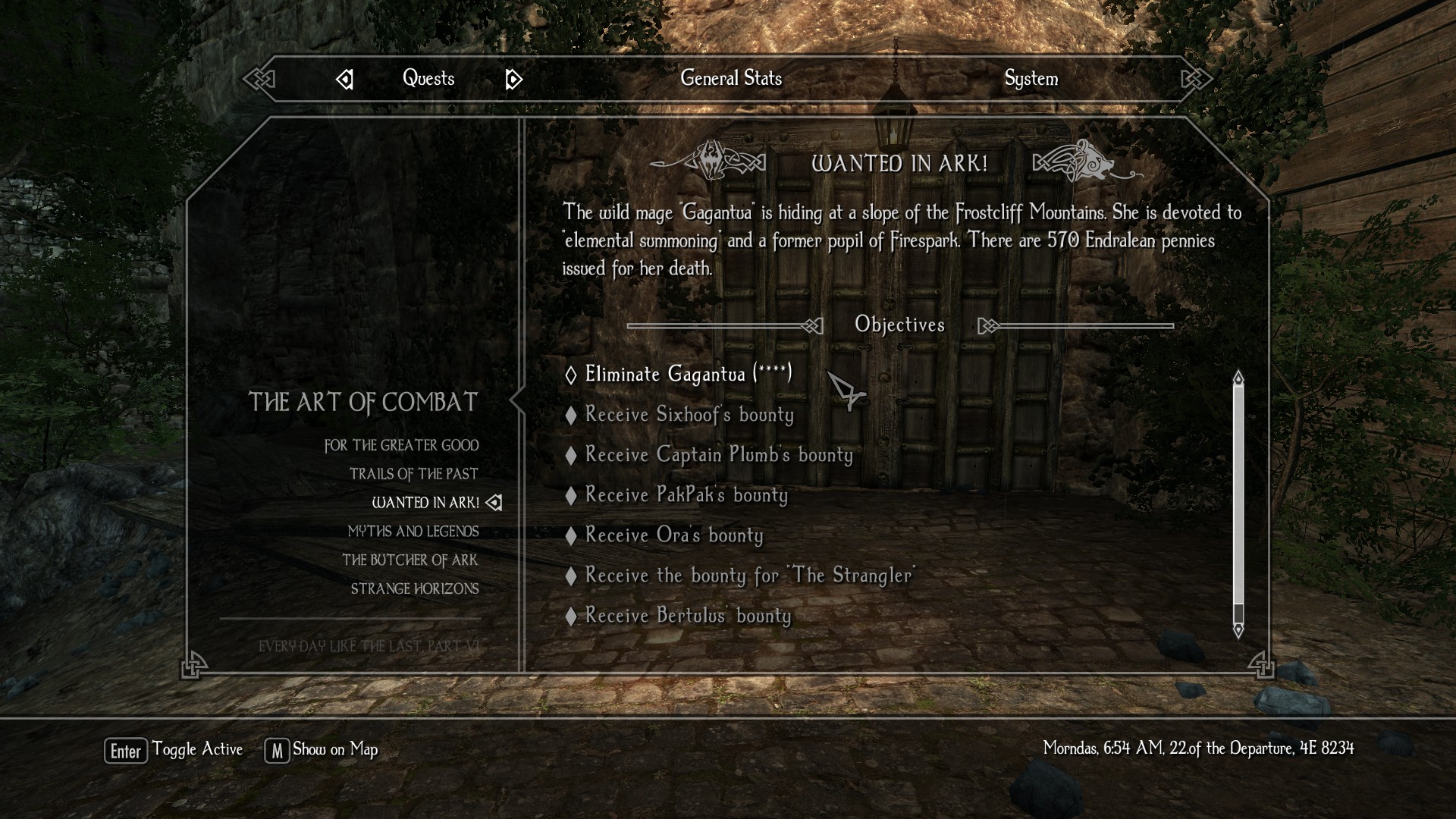This screenshot has height=819, width=1456.
Task: Open the Myths and Legends quest
Action: (x=413, y=532)
